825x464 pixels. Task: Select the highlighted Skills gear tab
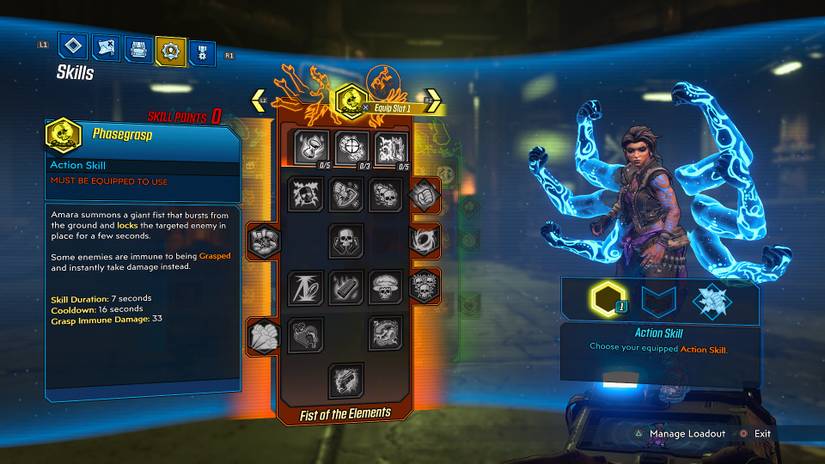coord(170,49)
